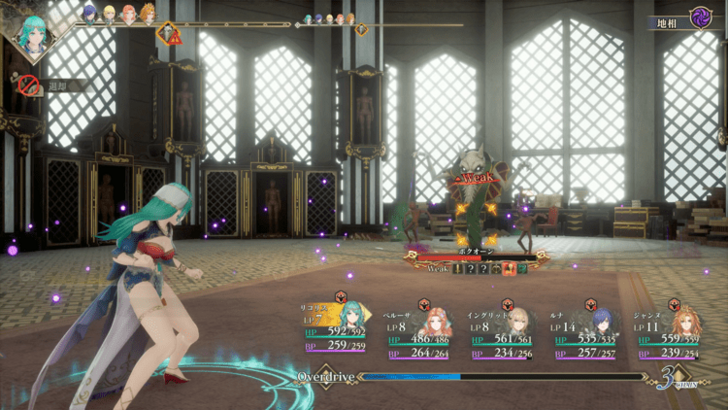Click the highlighted red weakness icon

click(x=509, y=268)
